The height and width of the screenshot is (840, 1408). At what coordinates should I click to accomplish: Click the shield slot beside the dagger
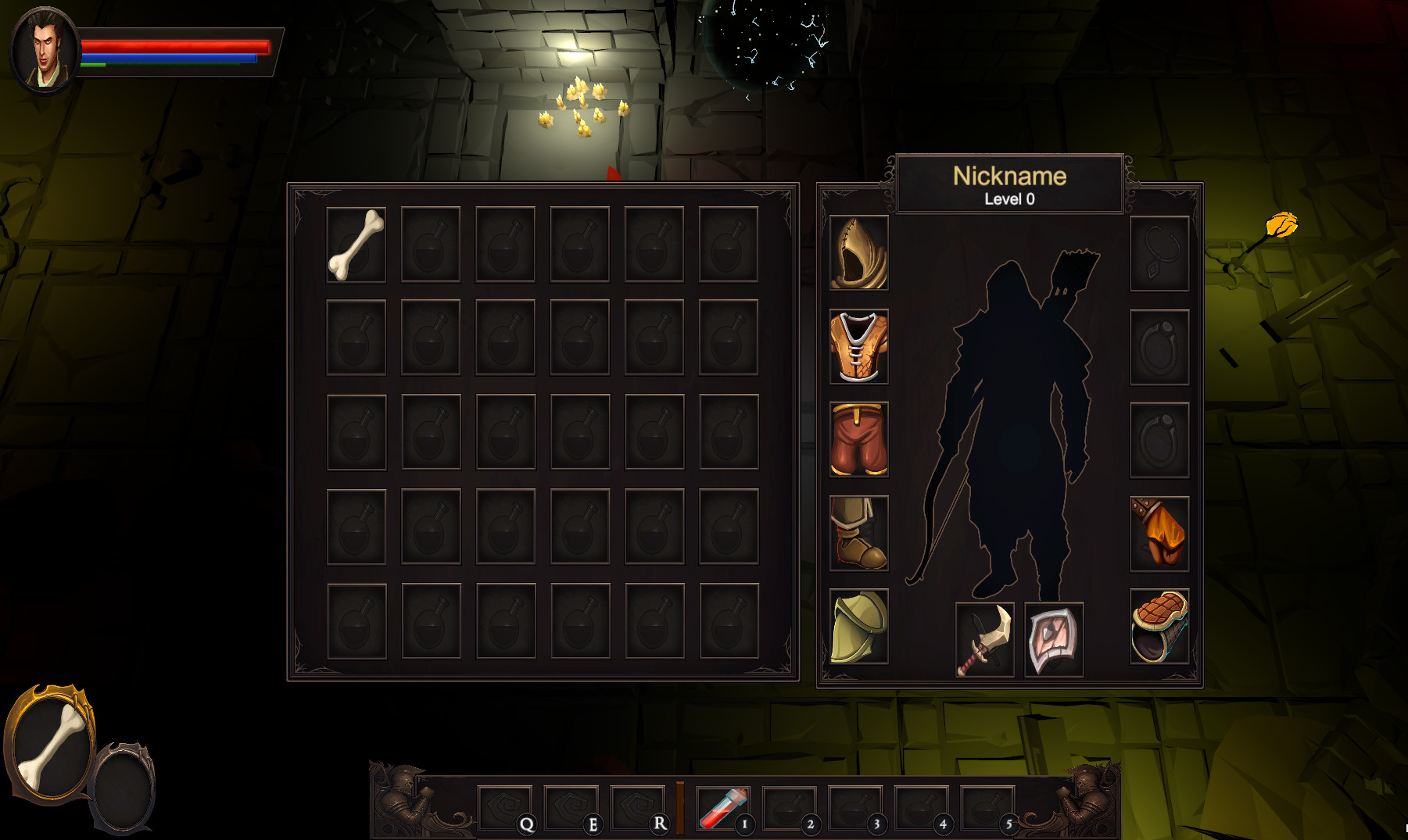click(1053, 639)
